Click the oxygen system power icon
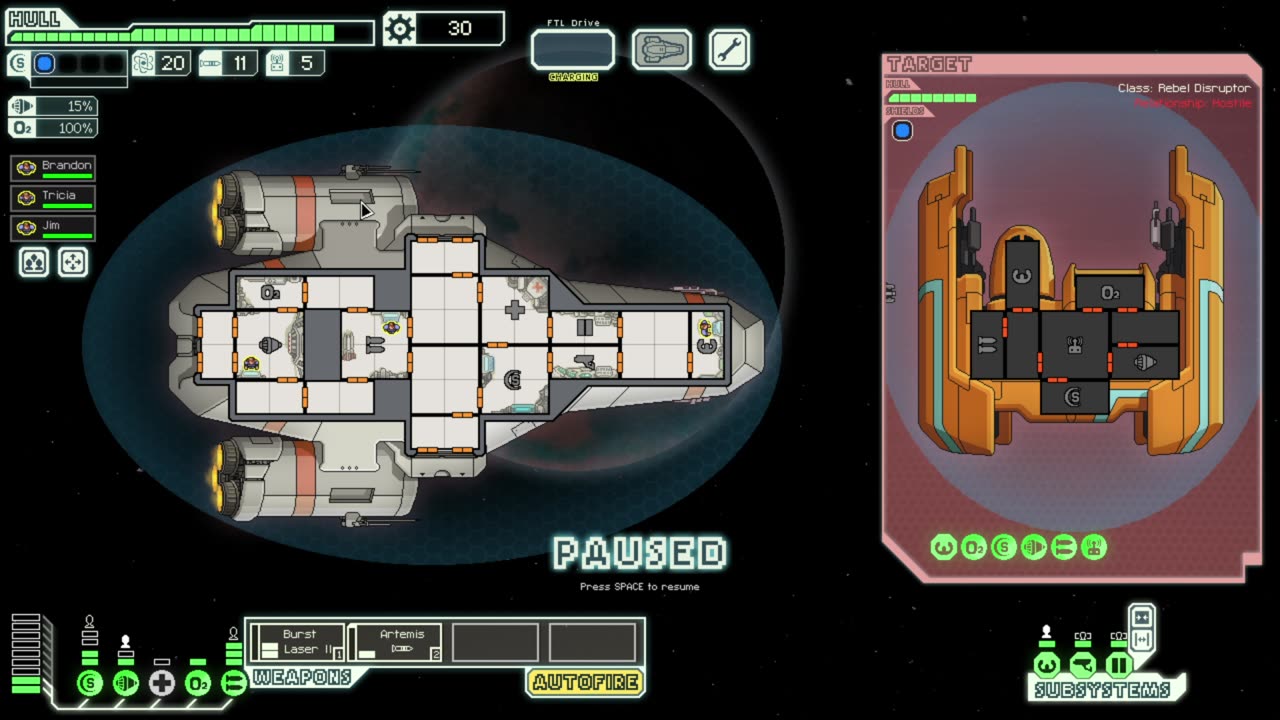1280x720 pixels. [x=198, y=684]
